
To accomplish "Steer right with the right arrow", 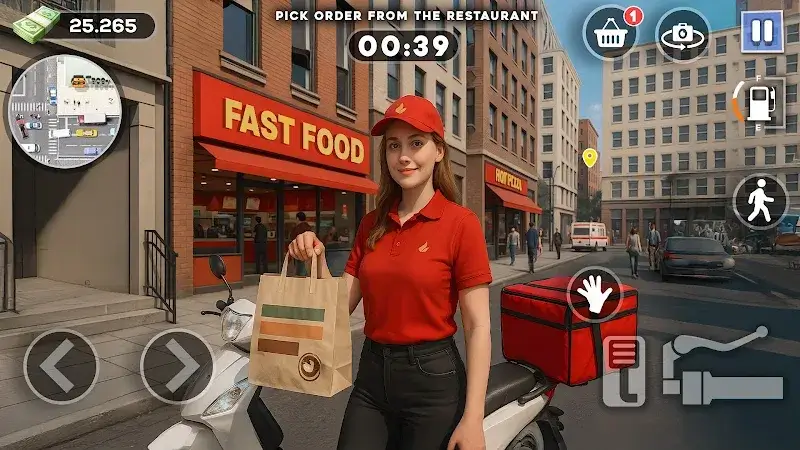I will tap(177, 366).
